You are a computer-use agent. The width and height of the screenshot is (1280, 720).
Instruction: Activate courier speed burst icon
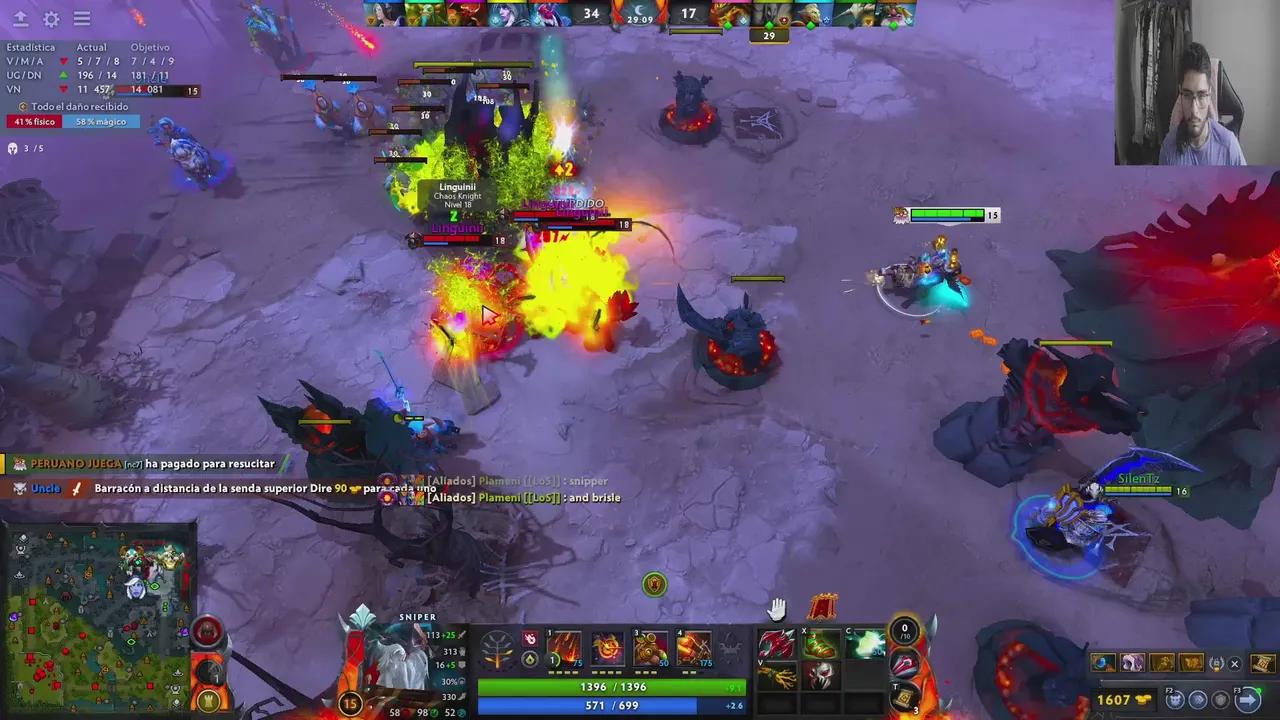[x=1199, y=700]
